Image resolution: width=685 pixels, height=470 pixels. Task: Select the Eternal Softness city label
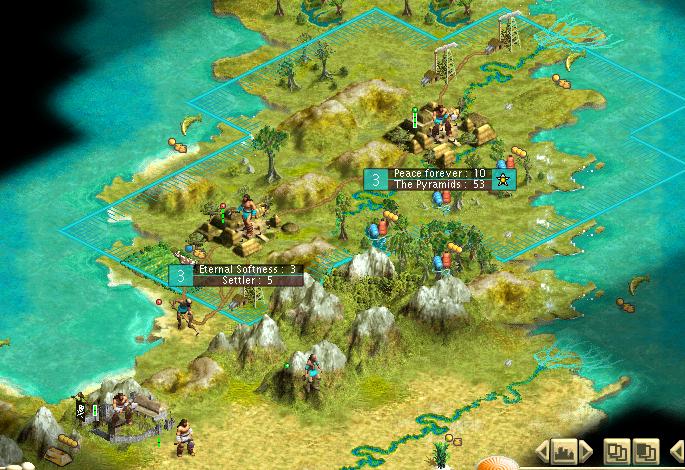(248, 269)
